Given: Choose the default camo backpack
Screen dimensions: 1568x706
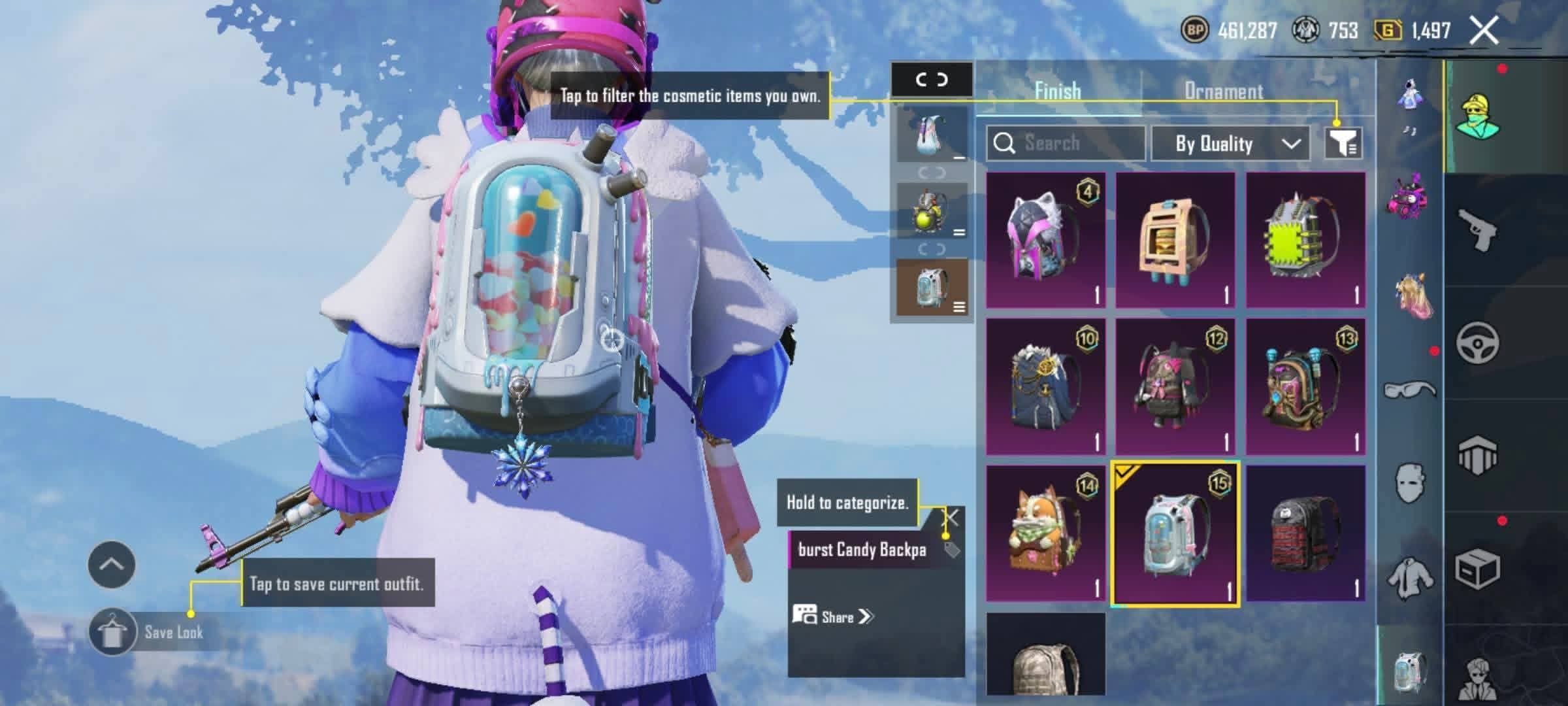Looking at the screenshot, I should 1045,657.
